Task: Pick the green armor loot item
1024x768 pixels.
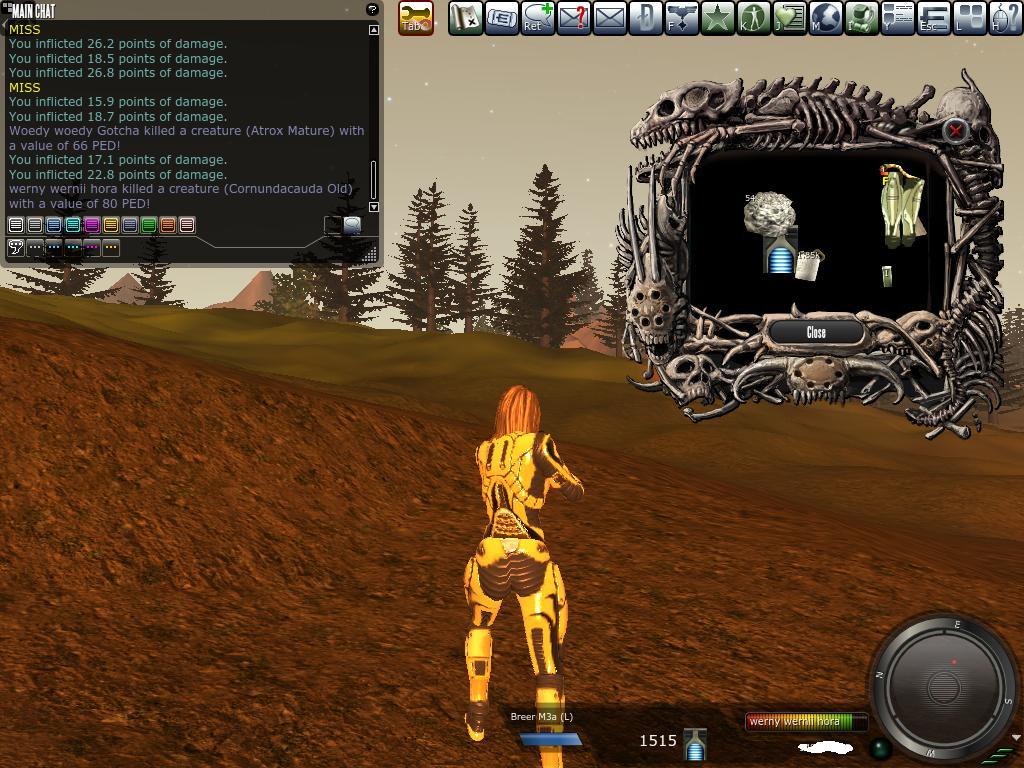Action: click(901, 206)
